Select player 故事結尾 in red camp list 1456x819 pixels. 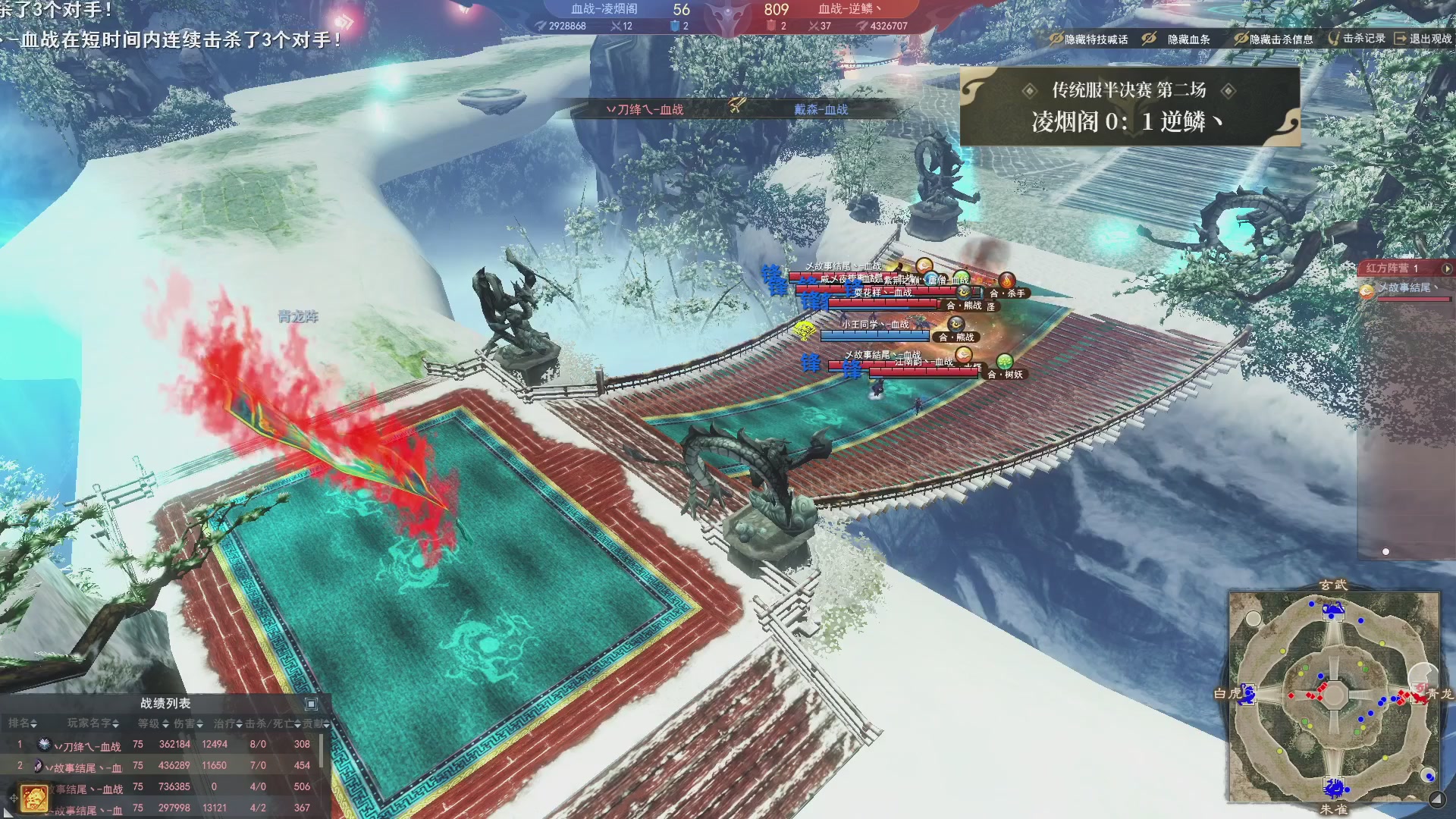[1404, 288]
